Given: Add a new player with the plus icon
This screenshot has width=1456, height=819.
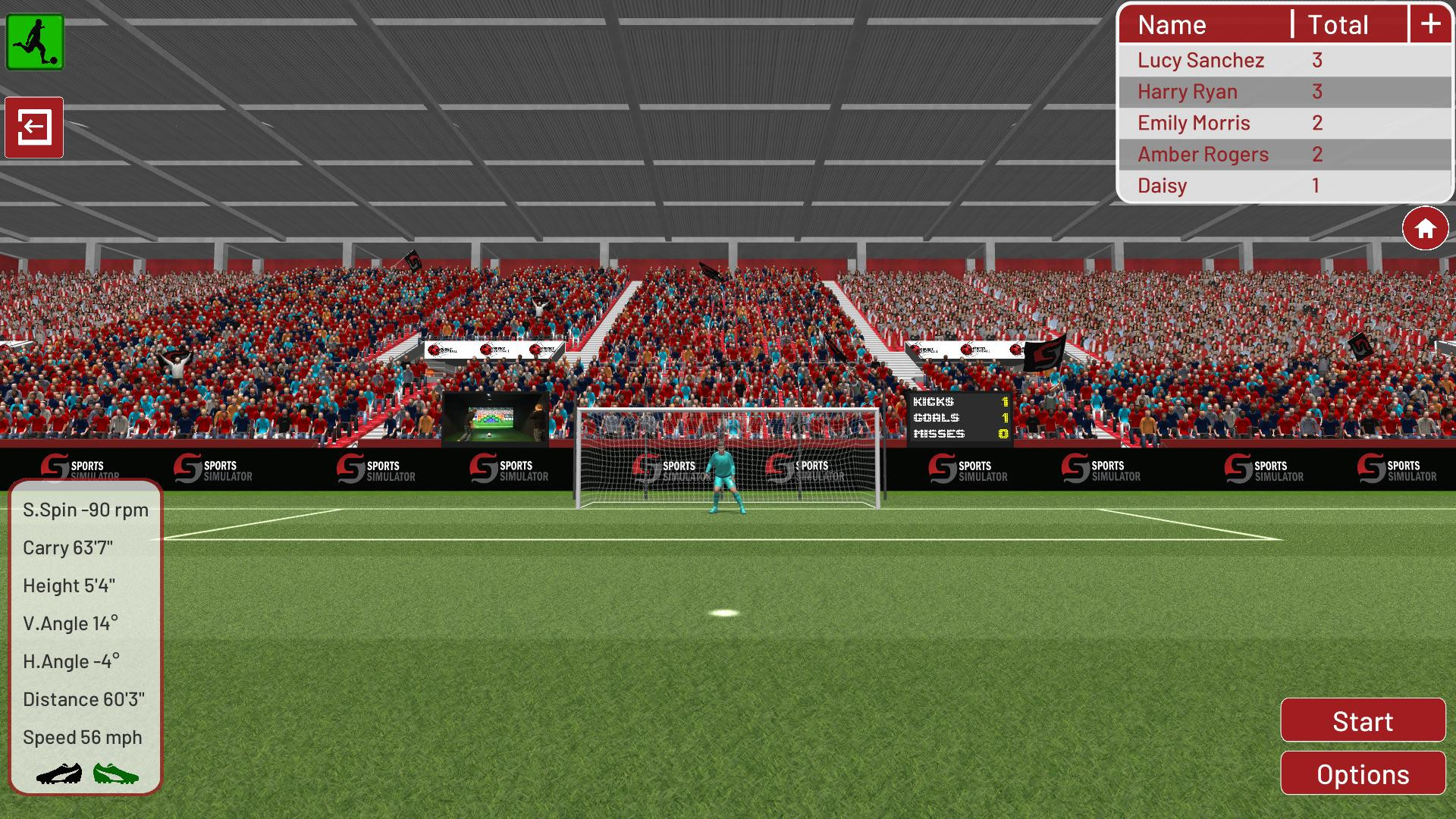Looking at the screenshot, I should coord(1430,24).
